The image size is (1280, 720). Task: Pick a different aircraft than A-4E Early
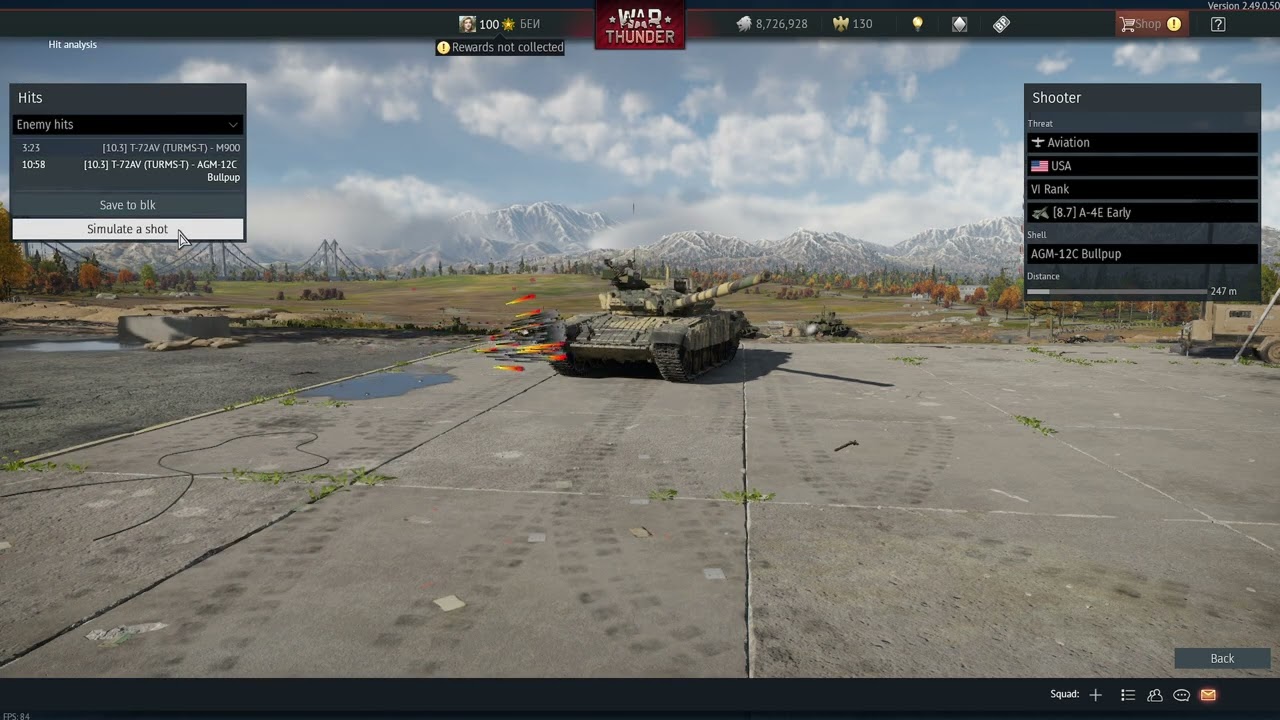pyautogui.click(x=1142, y=213)
